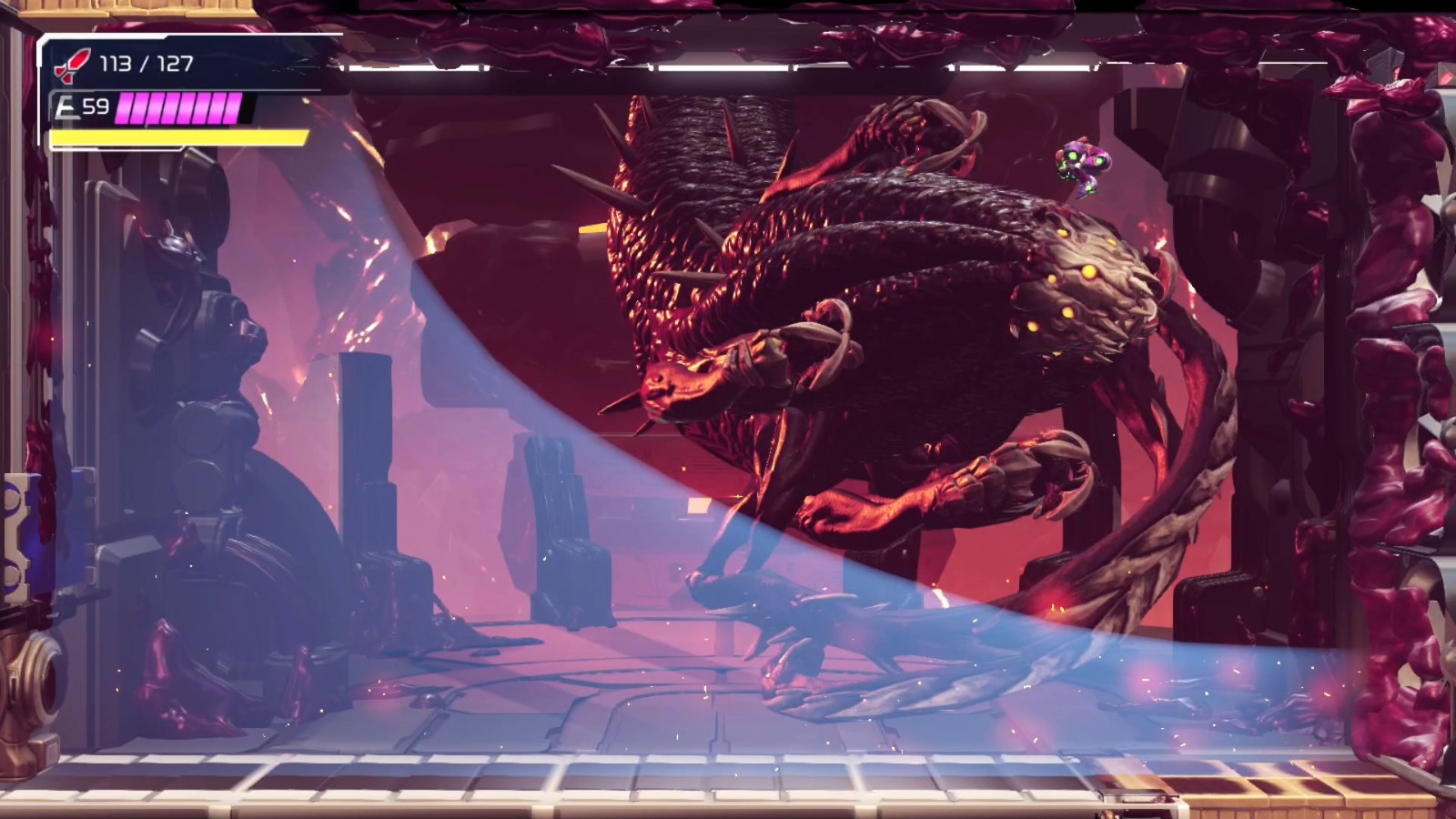Expand the energy value labeled 59
Viewport: 1456px width, 819px height.
point(96,106)
